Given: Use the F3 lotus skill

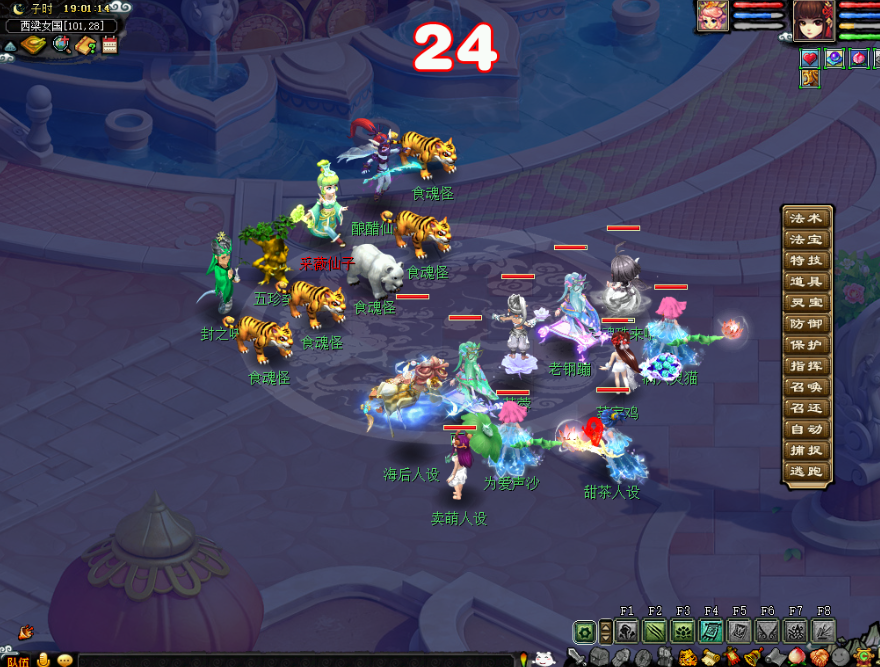Looking at the screenshot, I should [683, 631].
